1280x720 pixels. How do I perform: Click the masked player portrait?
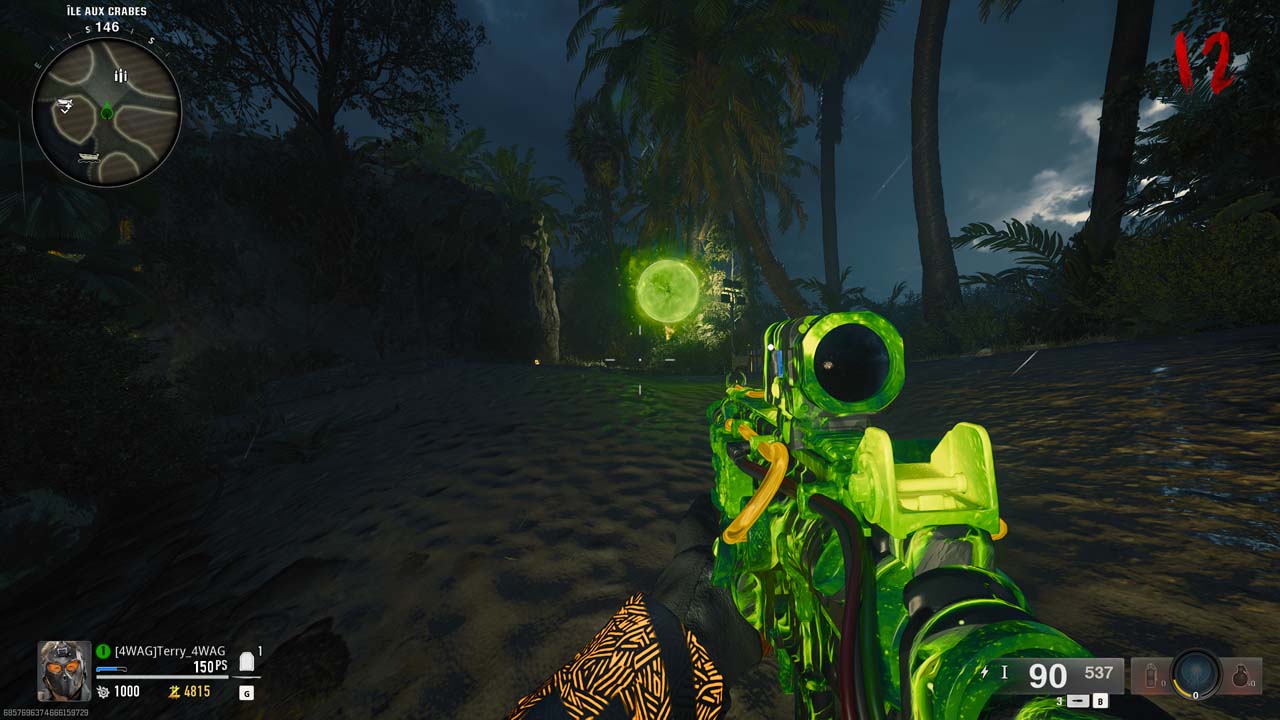pyautogui.click(x=64, y=669)
